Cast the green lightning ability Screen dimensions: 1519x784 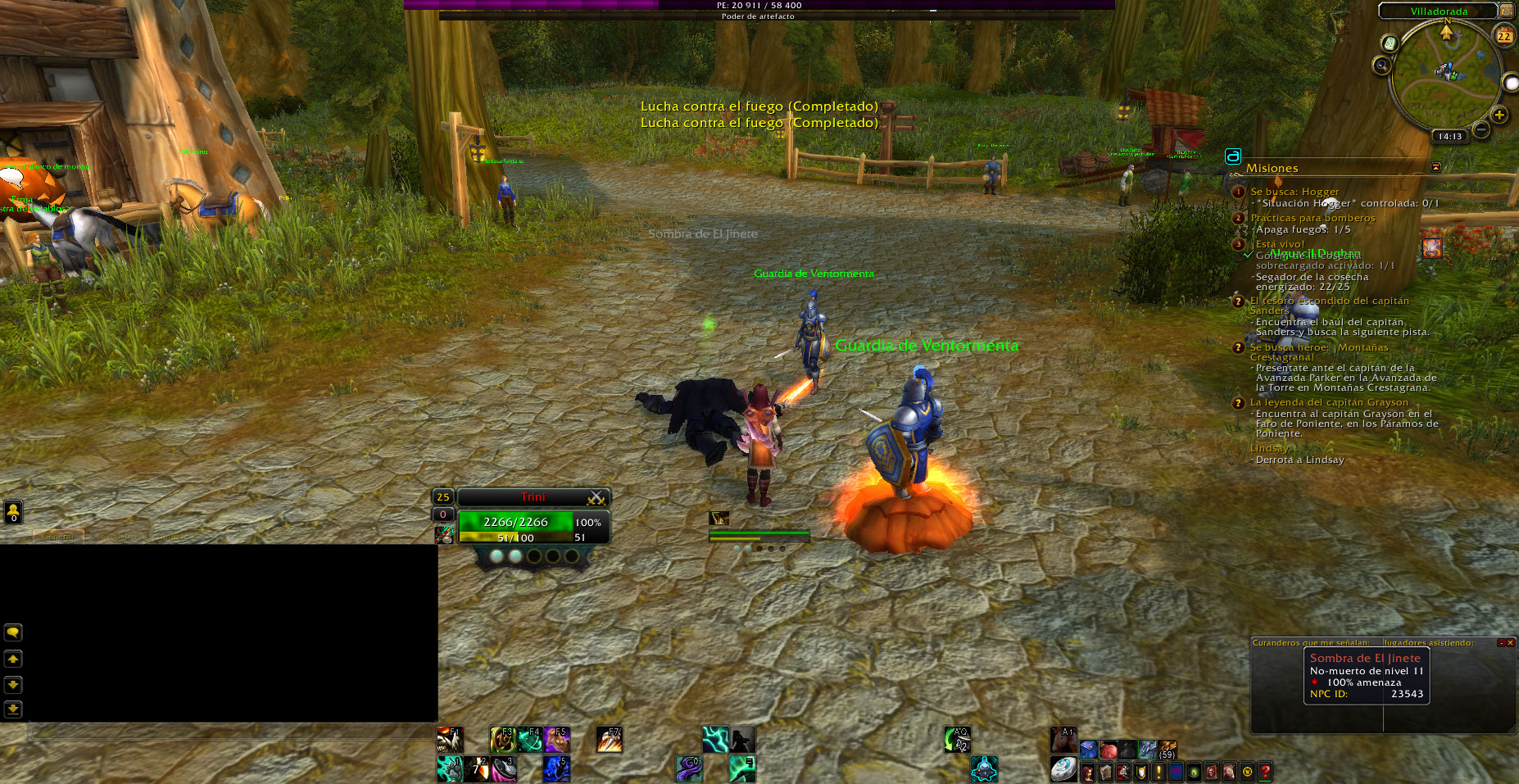click(714, 740)
